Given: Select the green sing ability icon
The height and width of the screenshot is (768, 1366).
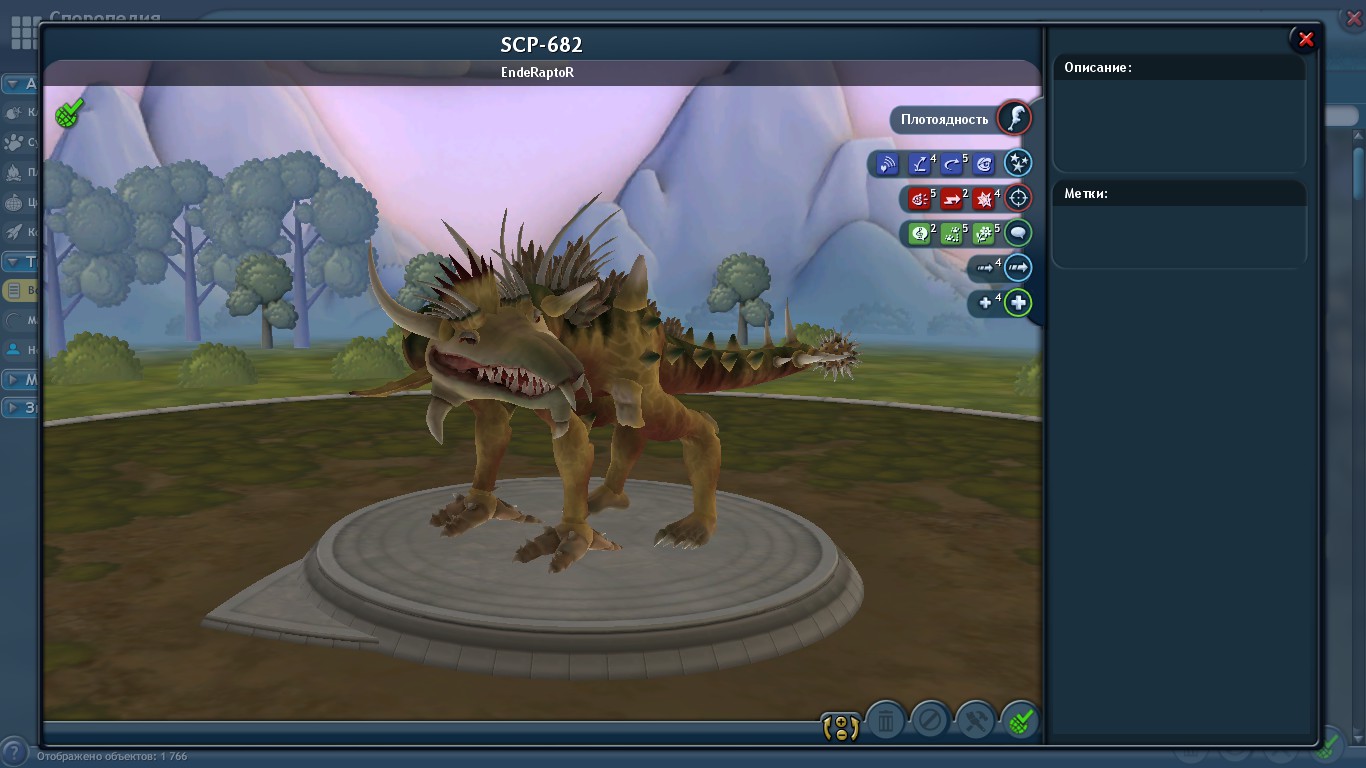Looking at the screenshot, I should pyautogui.click(x=918, y=233).
